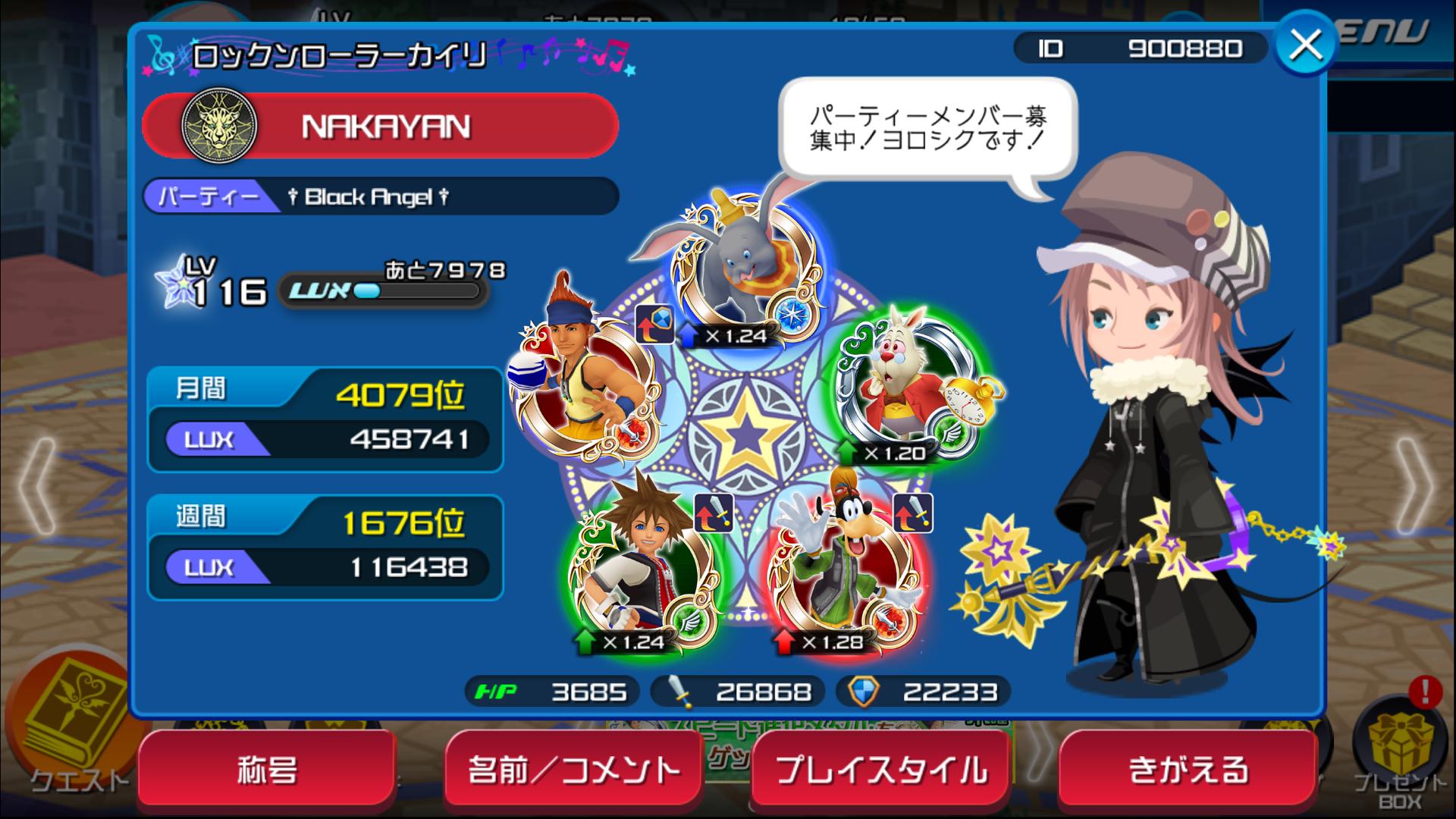The image size is (1456, 819).
Task: Tap the きがえる change outfit button
Action: (x=1188, y=770)
